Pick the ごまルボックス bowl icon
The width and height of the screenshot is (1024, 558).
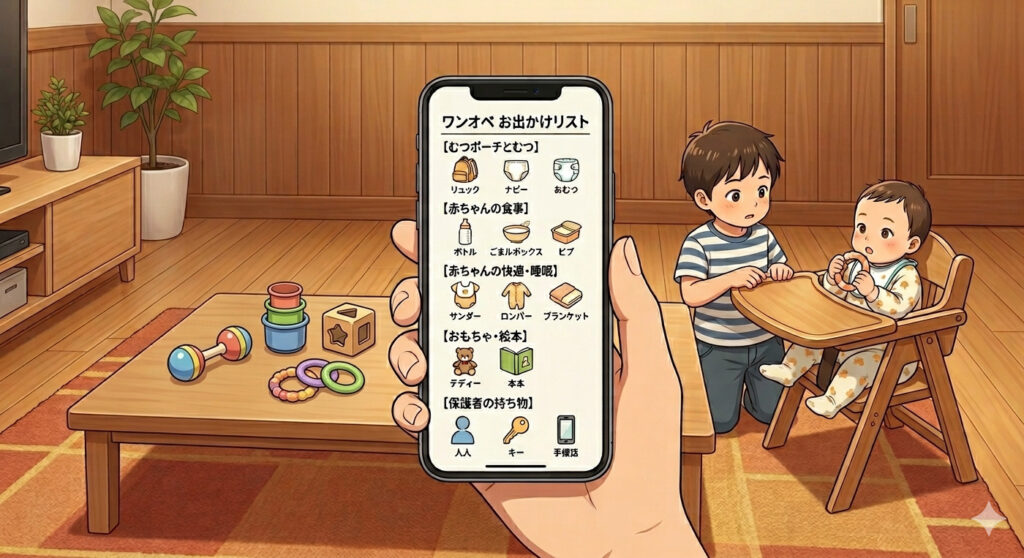pos(516,234)
